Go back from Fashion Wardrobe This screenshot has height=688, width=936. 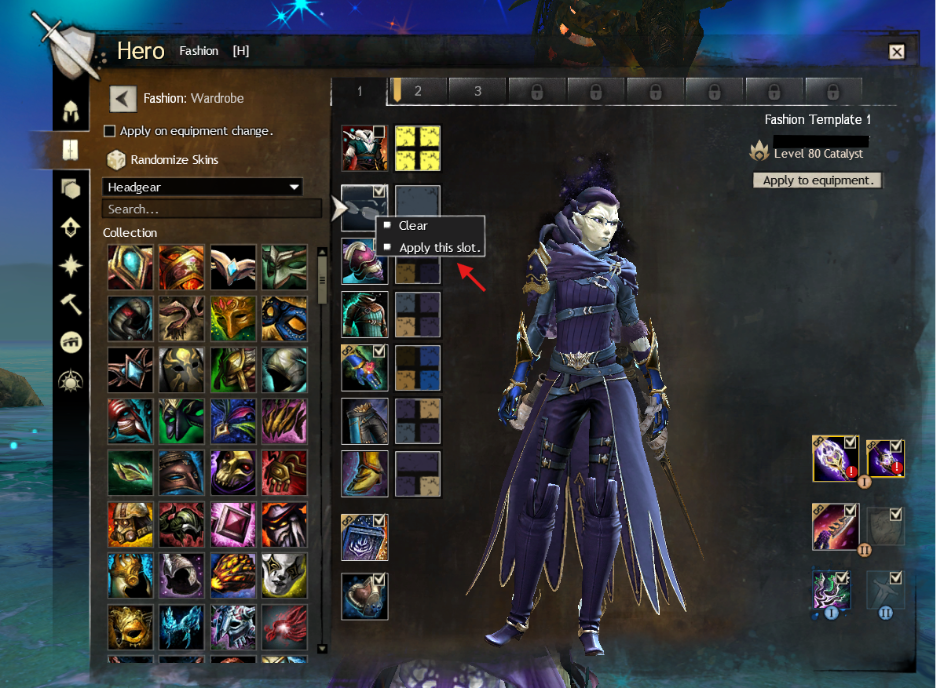click(x=122, y=98)
